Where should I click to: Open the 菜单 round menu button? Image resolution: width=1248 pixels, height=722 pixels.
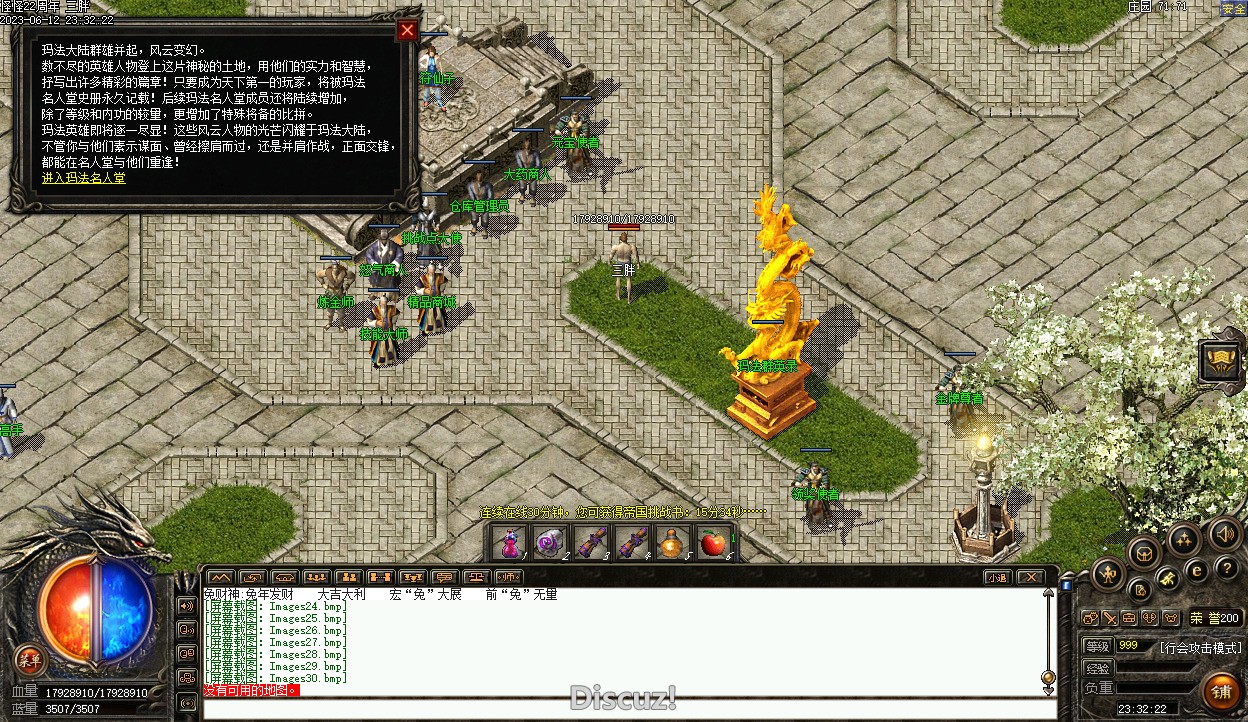pyautogui.click(x=30, y=658)
